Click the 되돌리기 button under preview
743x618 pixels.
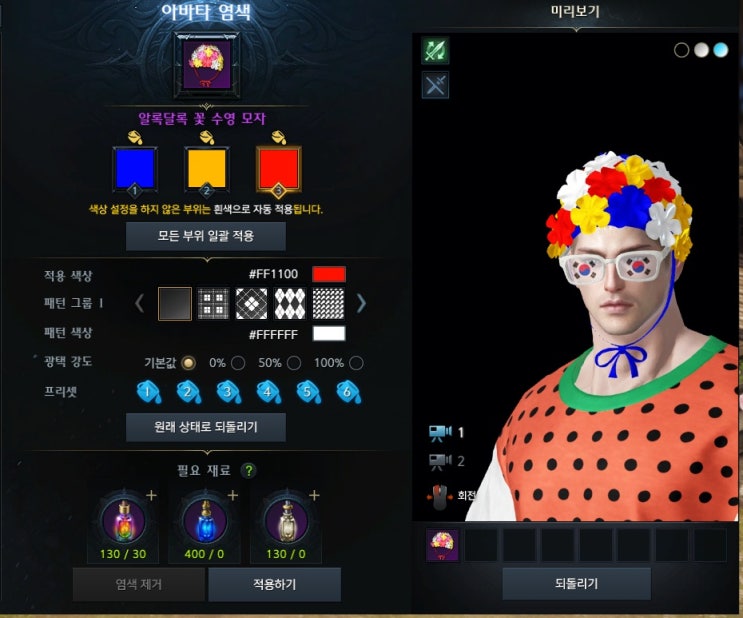tap(576, 584)
